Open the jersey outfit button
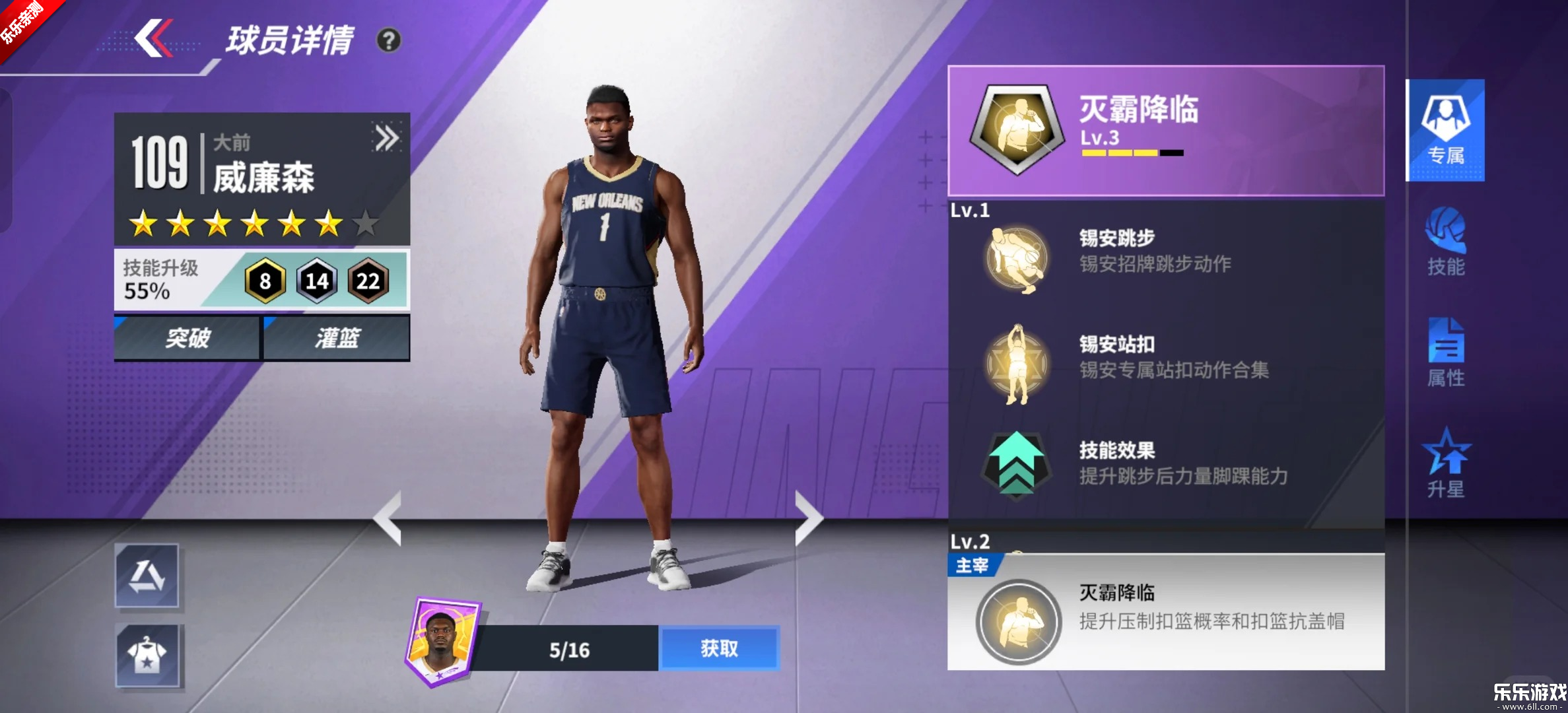Image resolution: width=1568 pixels, height=713 pixels. tap(147, 656)
